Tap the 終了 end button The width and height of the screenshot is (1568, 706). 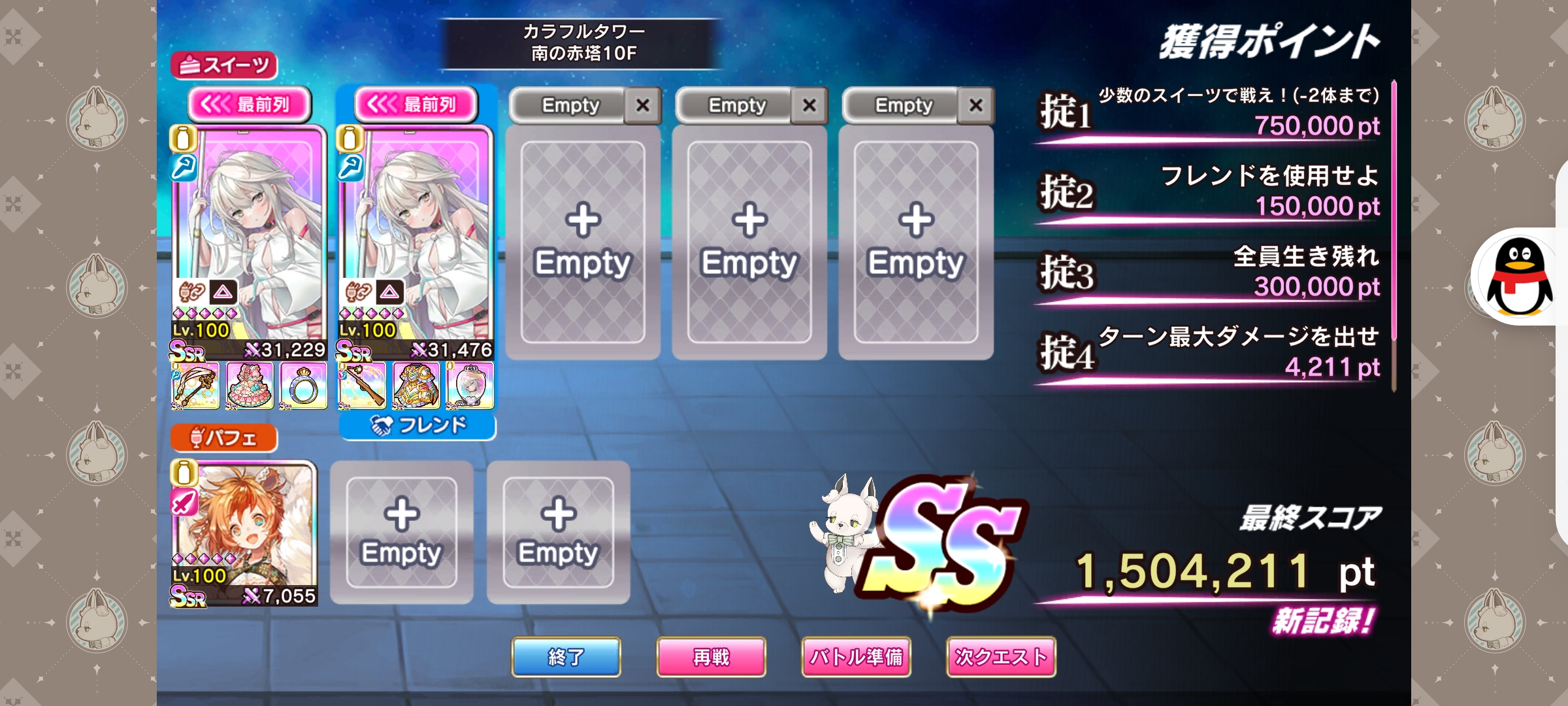click(x=566, y=657)
